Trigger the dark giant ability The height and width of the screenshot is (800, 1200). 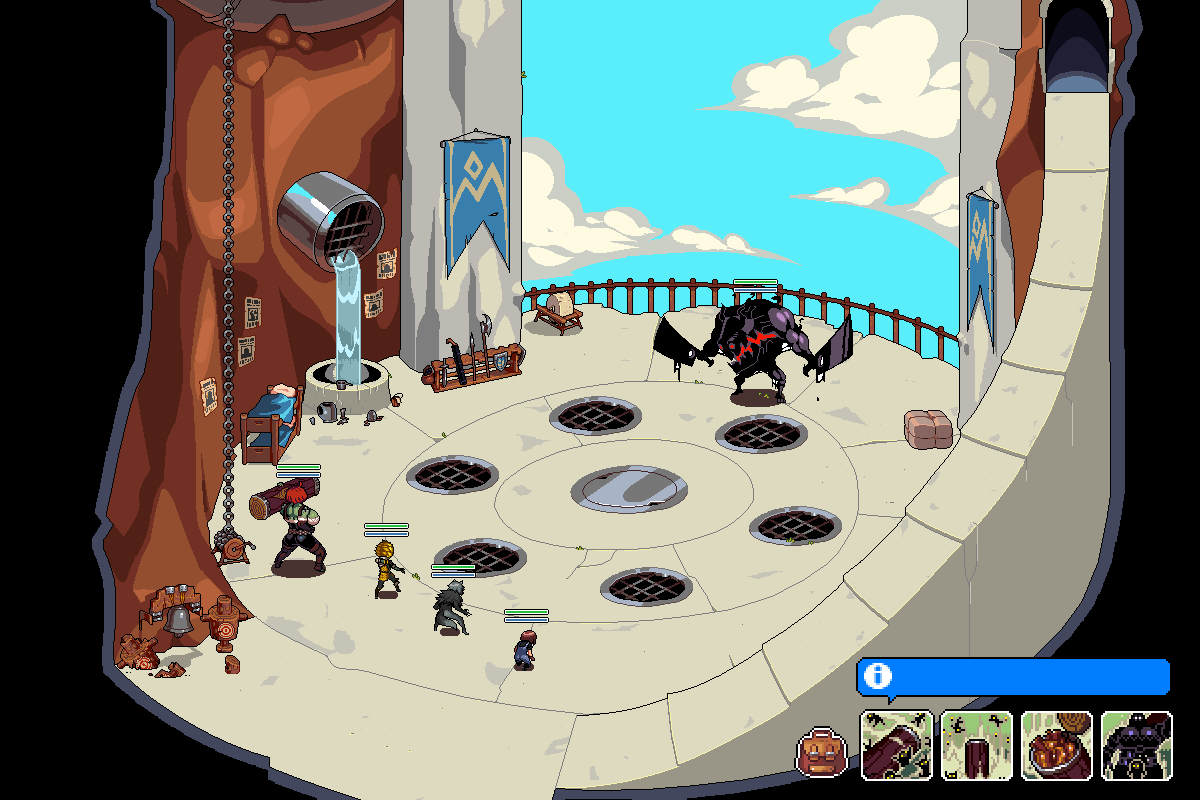(1137, 745)
